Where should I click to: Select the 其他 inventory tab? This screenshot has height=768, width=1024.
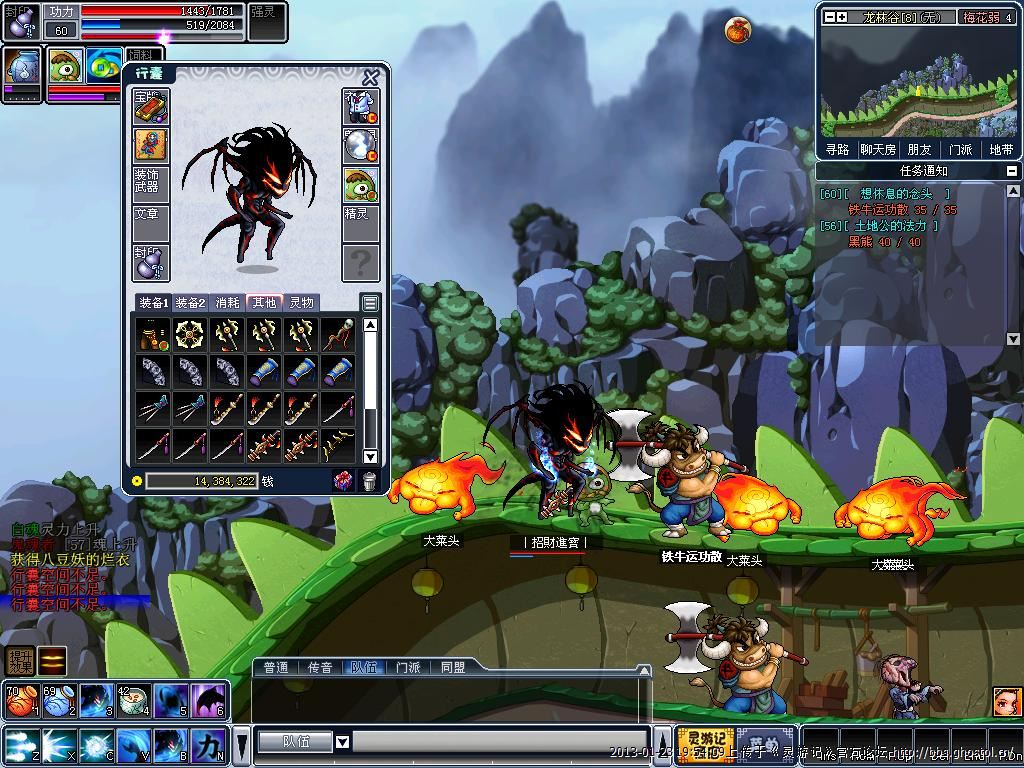point(264,302)
